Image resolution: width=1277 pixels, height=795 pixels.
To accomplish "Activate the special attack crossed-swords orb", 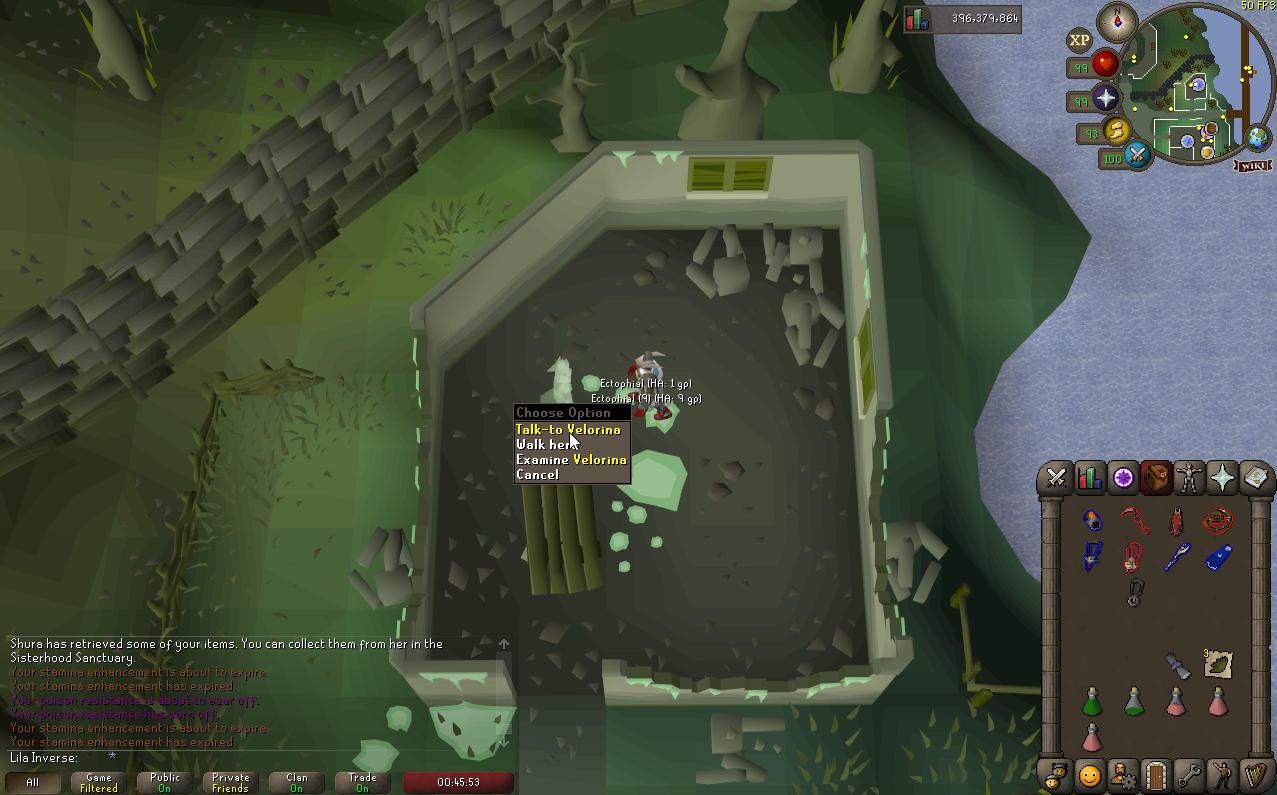I will point(1137,156).
